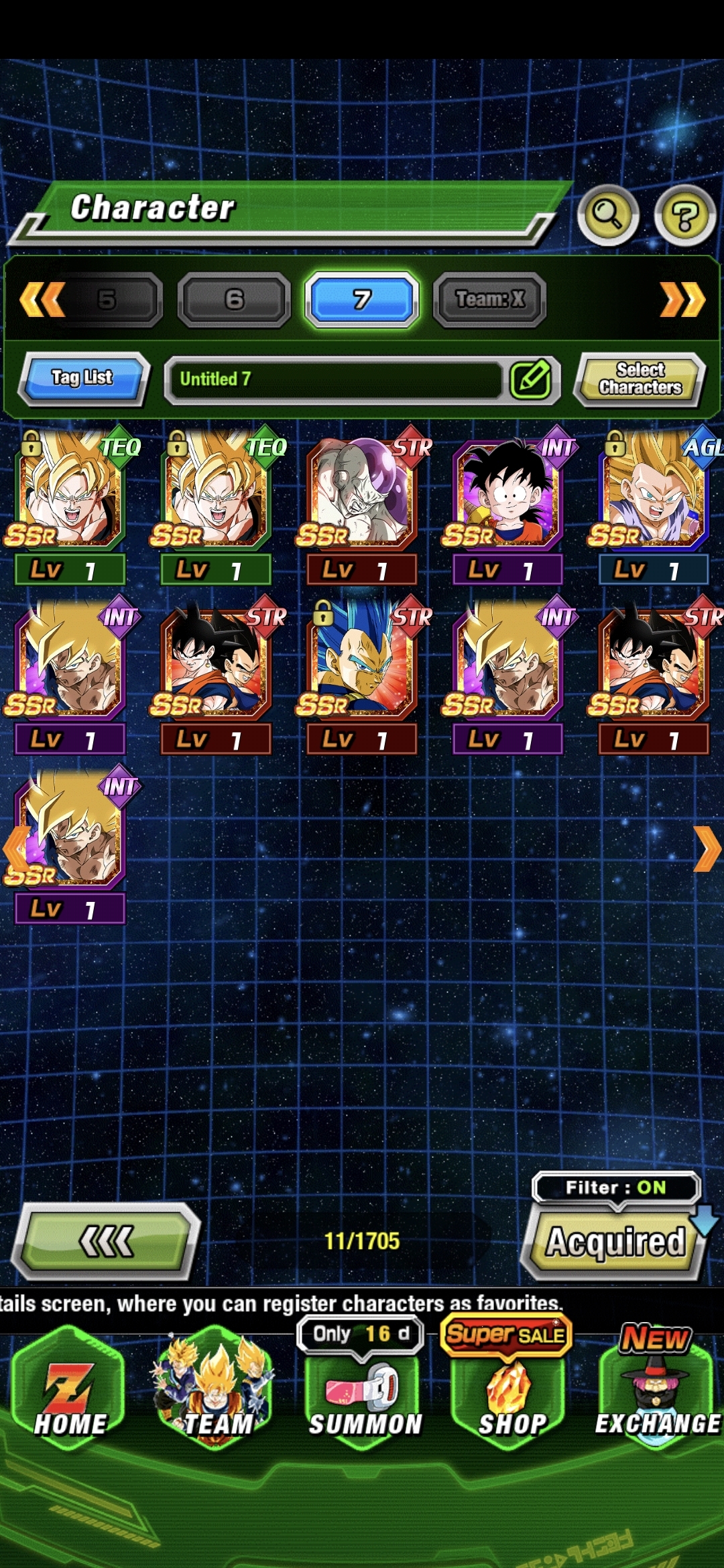Switch to team tab 6
724x1568 pixels.
pyautogui.click(x=234, y=299)
